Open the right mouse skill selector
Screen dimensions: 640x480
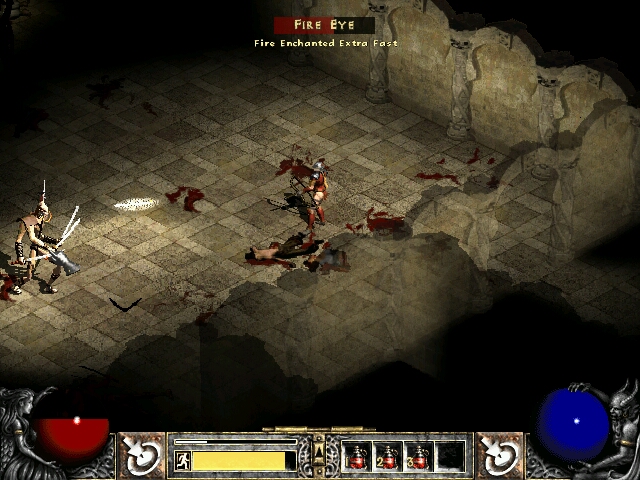[497, 455]
